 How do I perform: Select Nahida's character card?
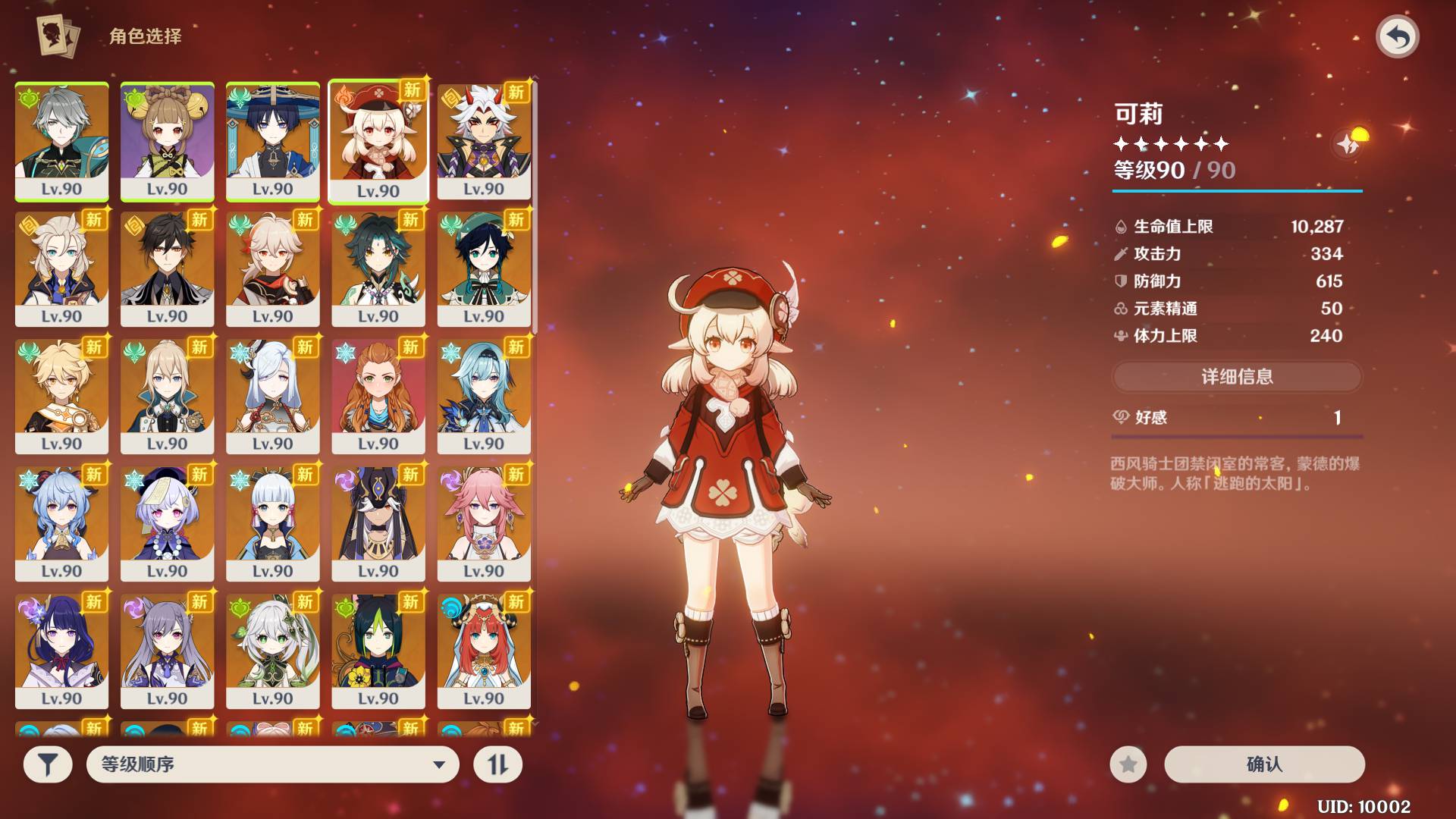pos(272,651)
